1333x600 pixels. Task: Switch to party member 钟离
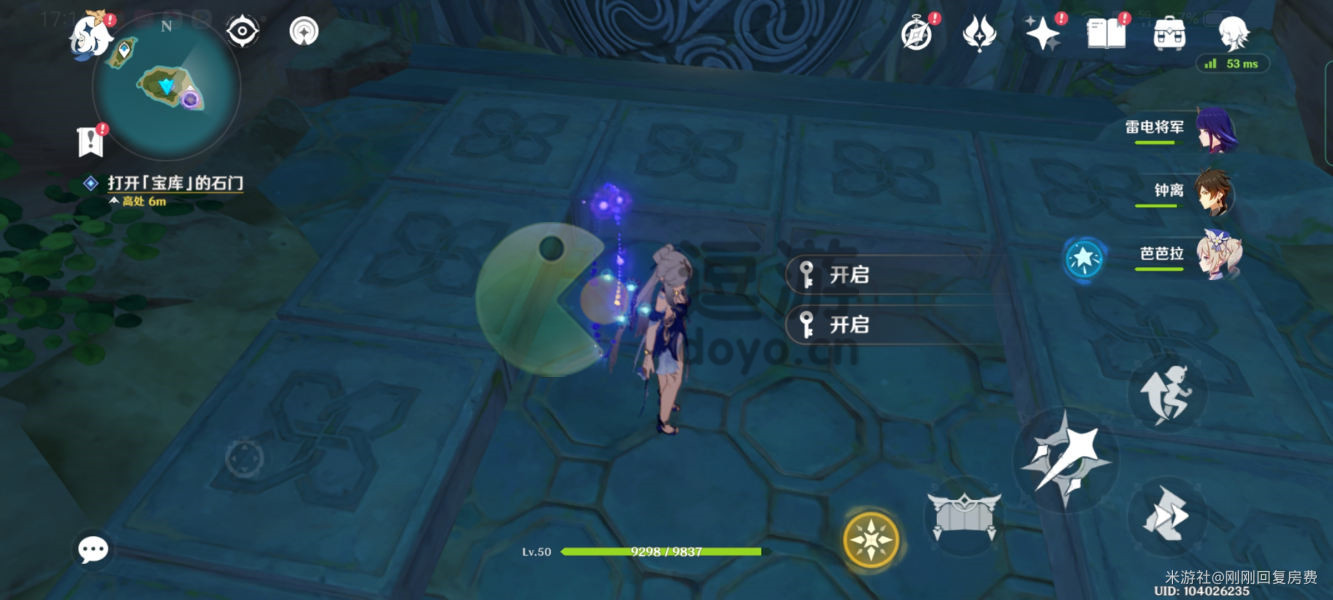coord(1215,193)
